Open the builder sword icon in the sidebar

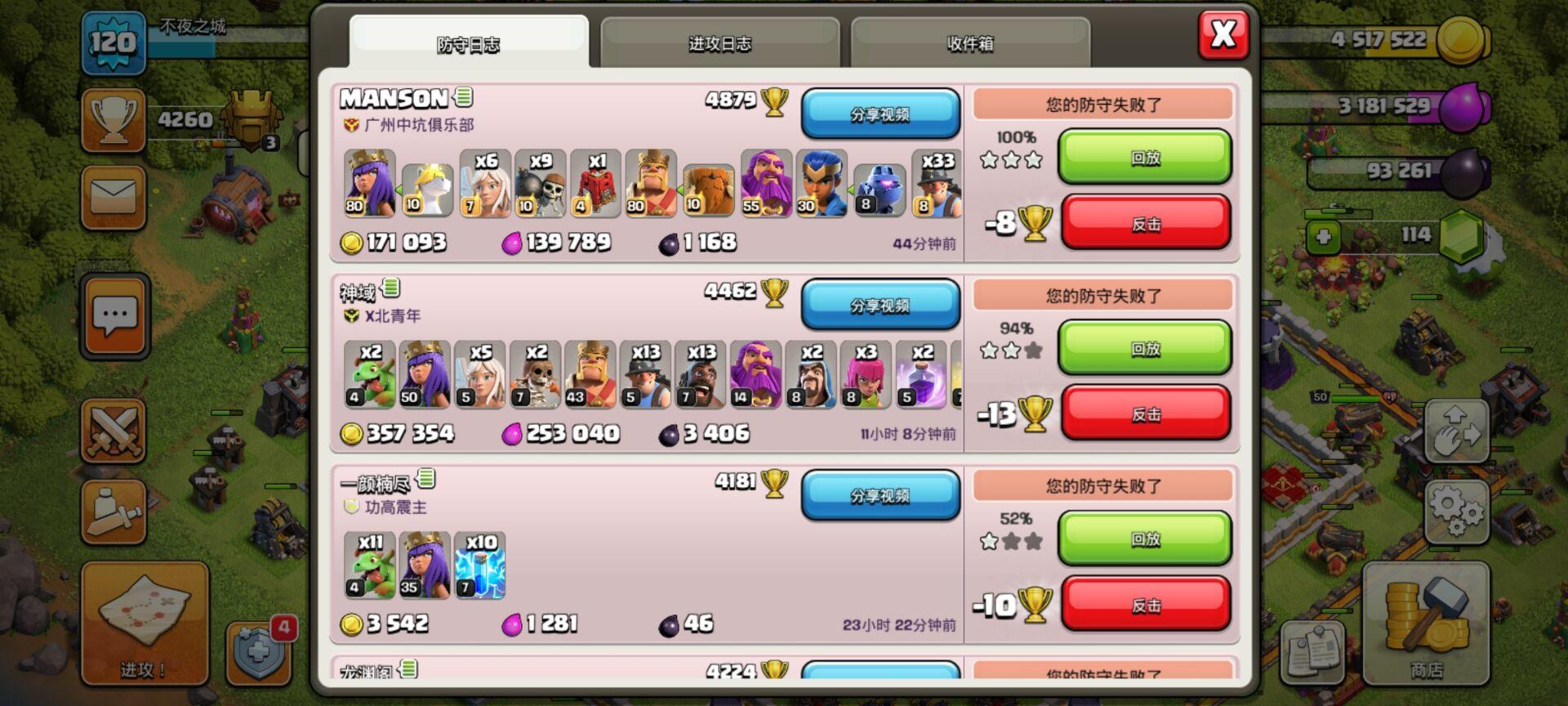coord(113,515)
